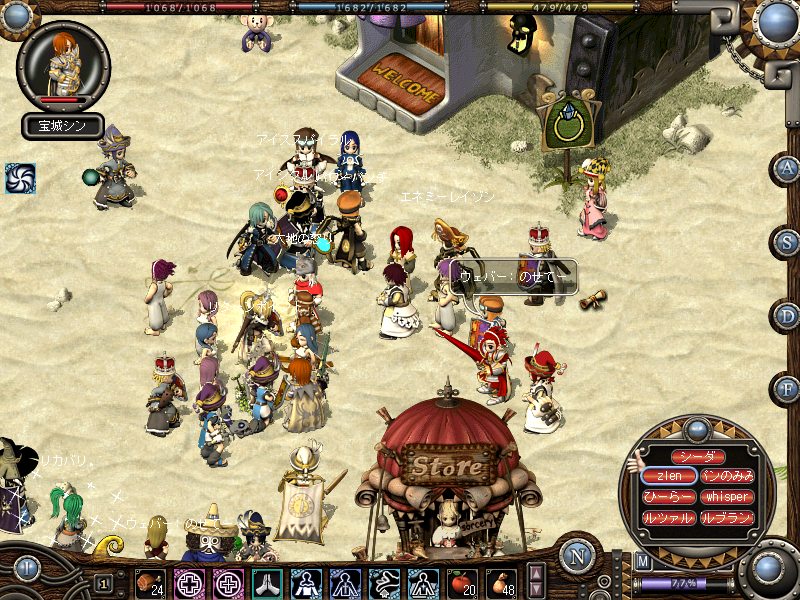800x600 pixels.
Task: Choose the ルブラン chat button
Action: tap(726, 518)
